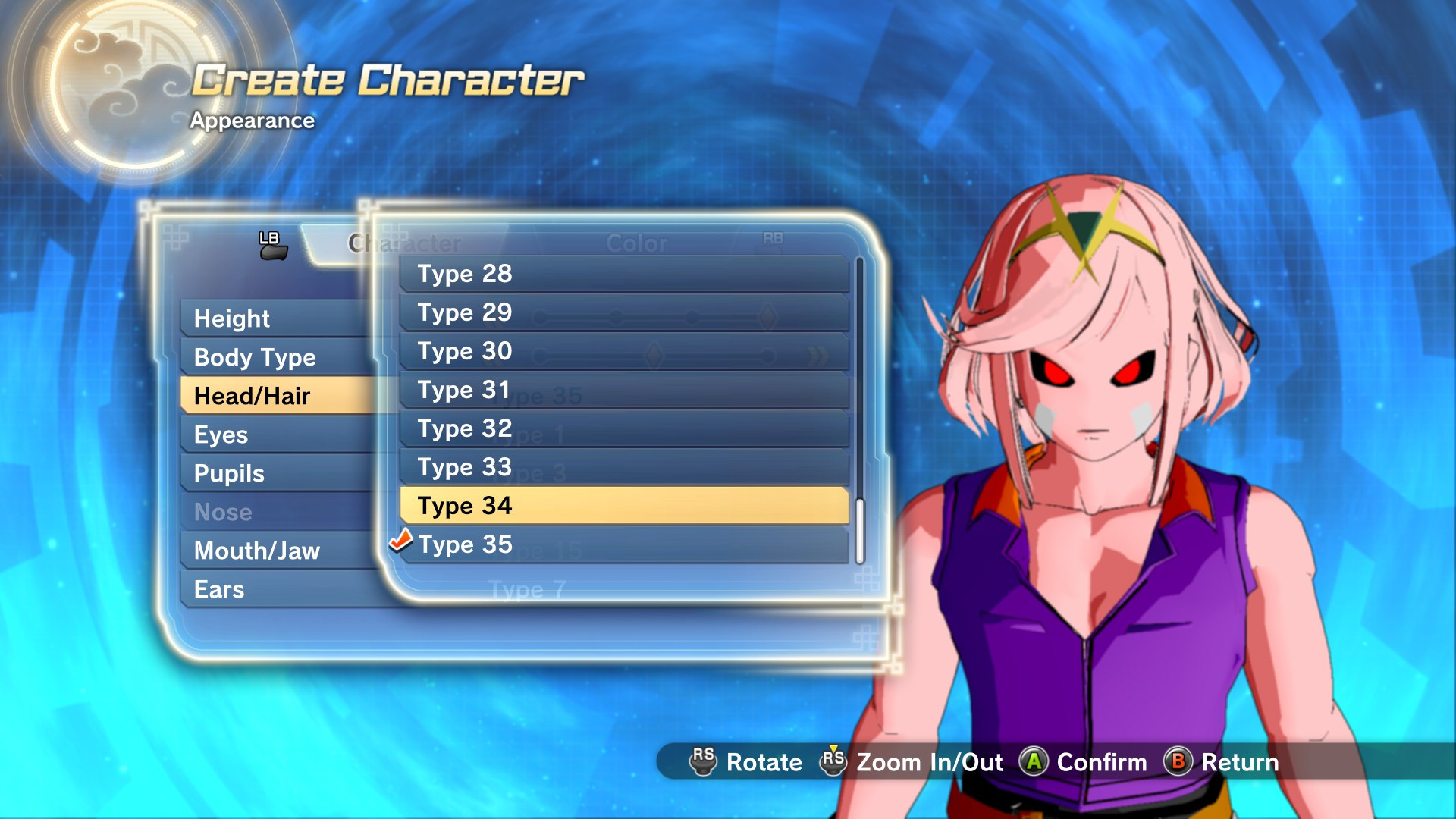Click the LB bumper icon above the menu
The image size is (1456, 819).
pos(275,243)
